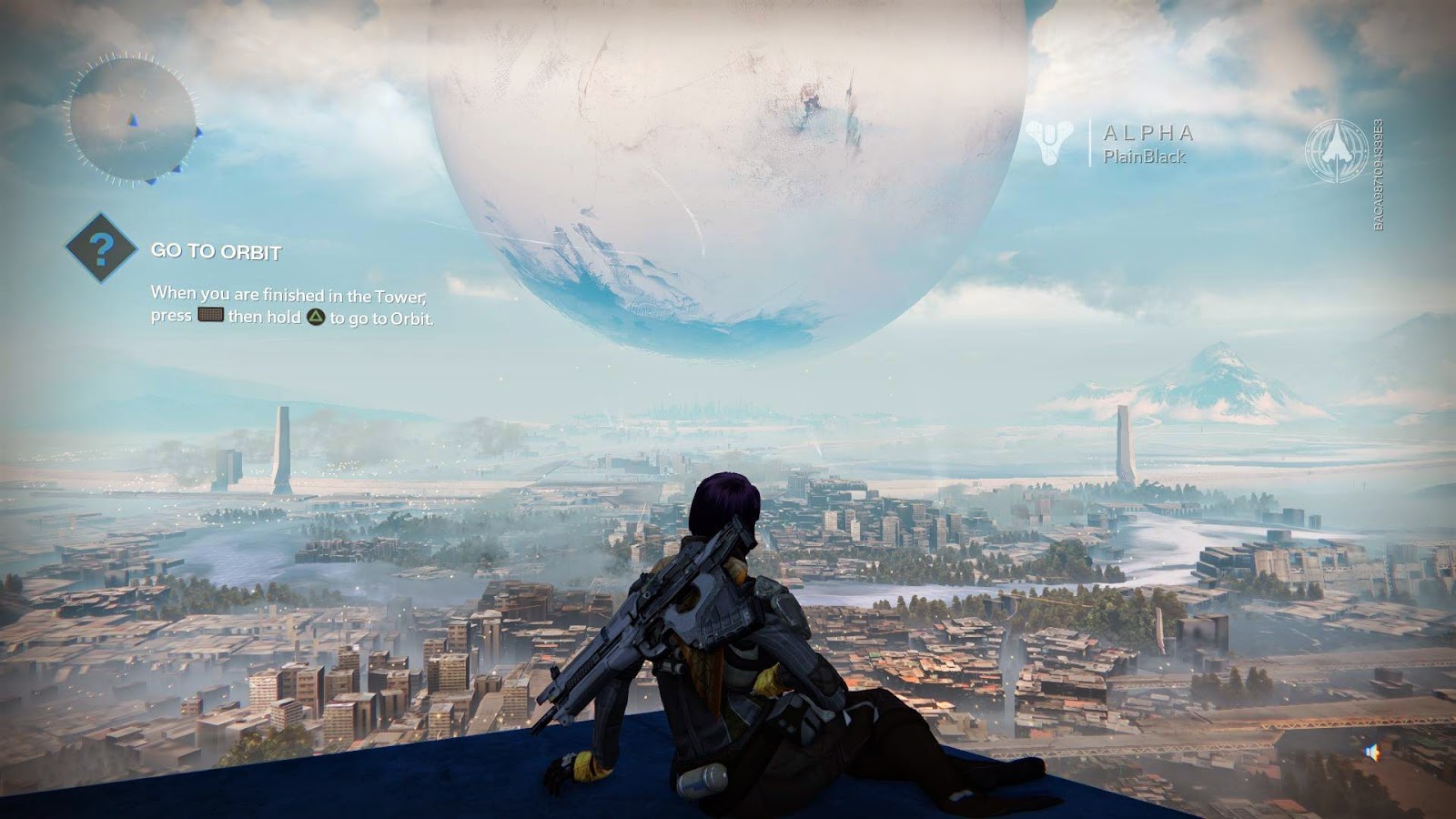
Task: Click the circular radar minimap
Action: 132,119
